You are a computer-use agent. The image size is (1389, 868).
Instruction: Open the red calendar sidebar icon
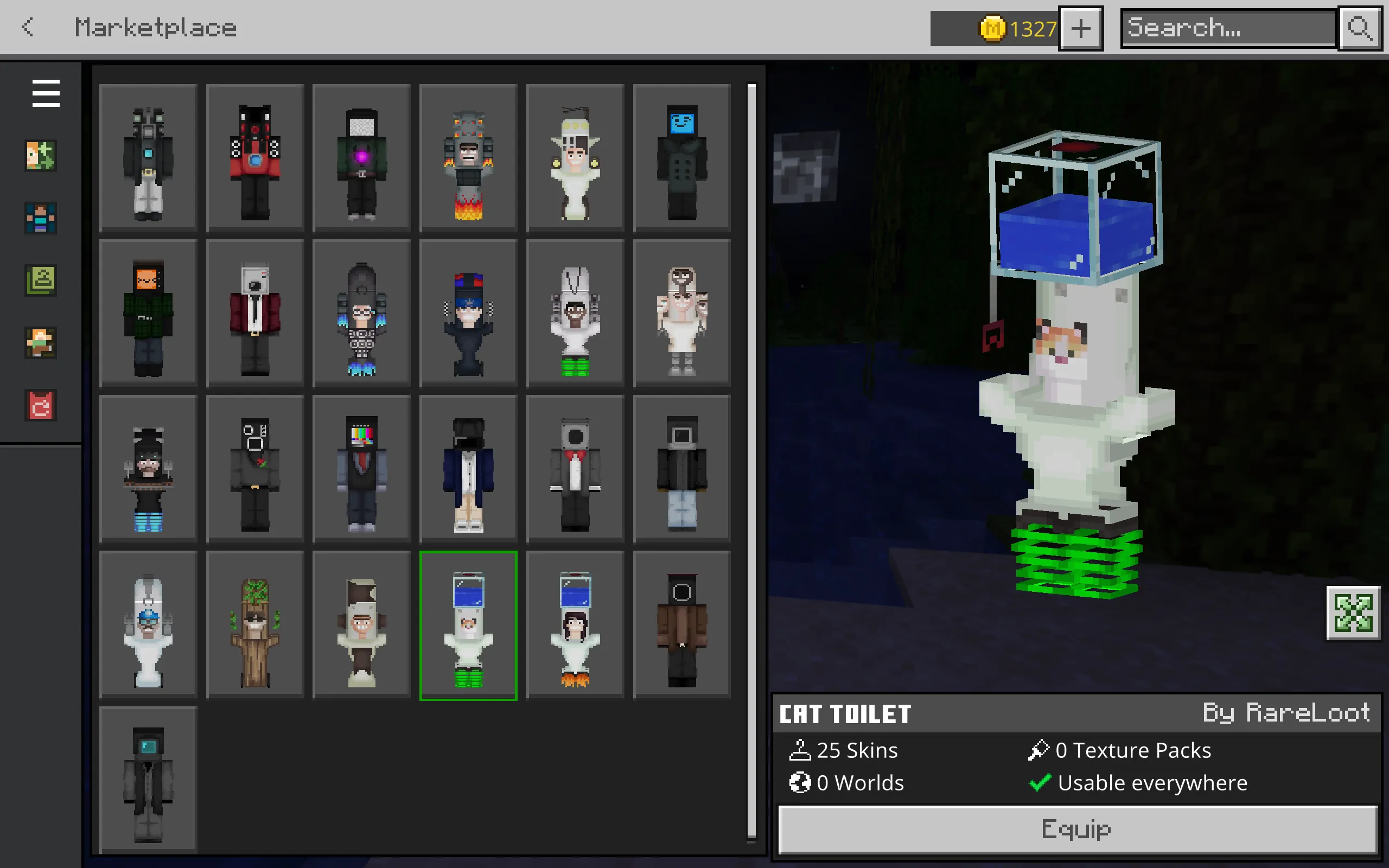41,405
